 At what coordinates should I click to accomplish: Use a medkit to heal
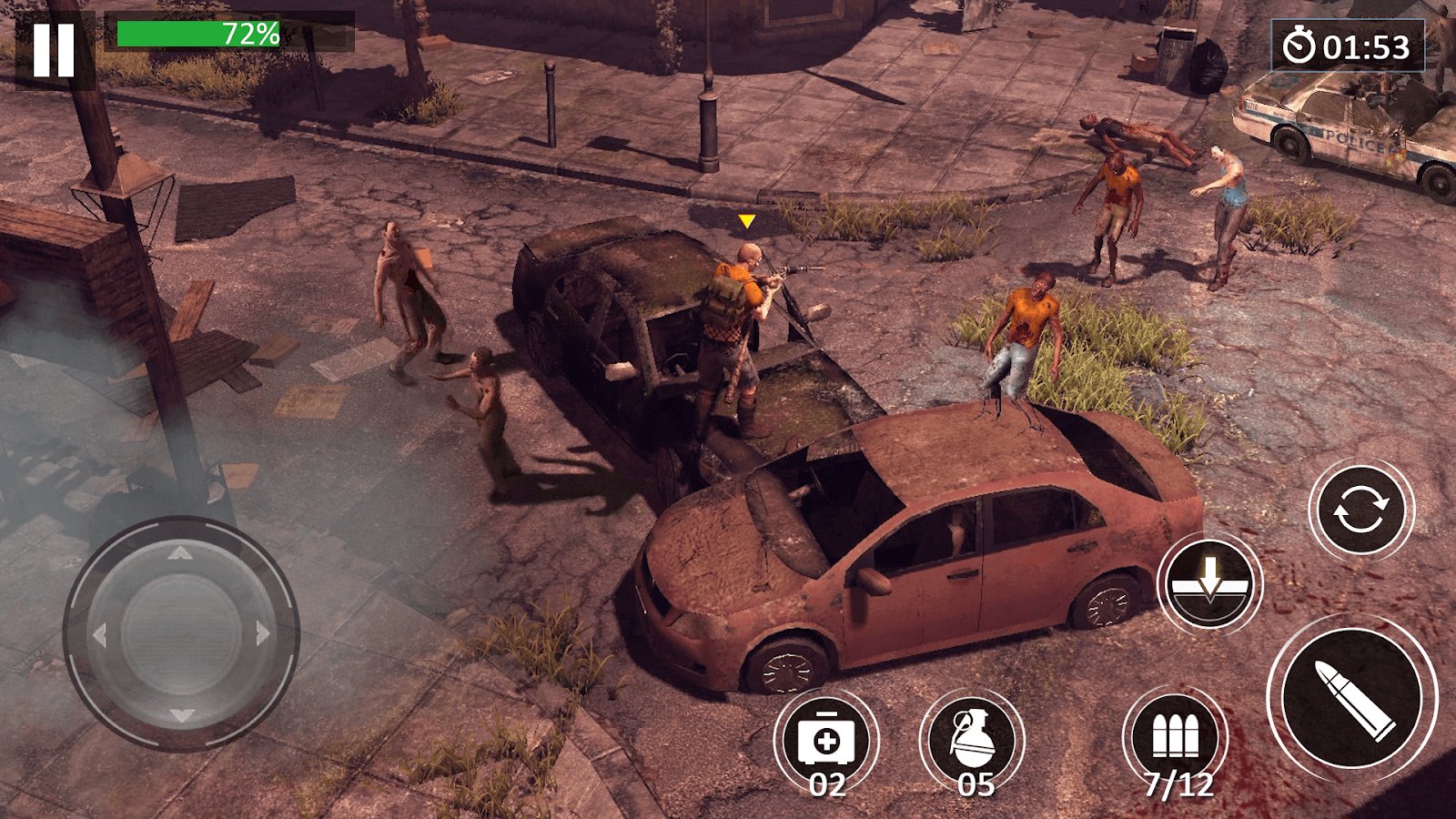tap(826, 739)
